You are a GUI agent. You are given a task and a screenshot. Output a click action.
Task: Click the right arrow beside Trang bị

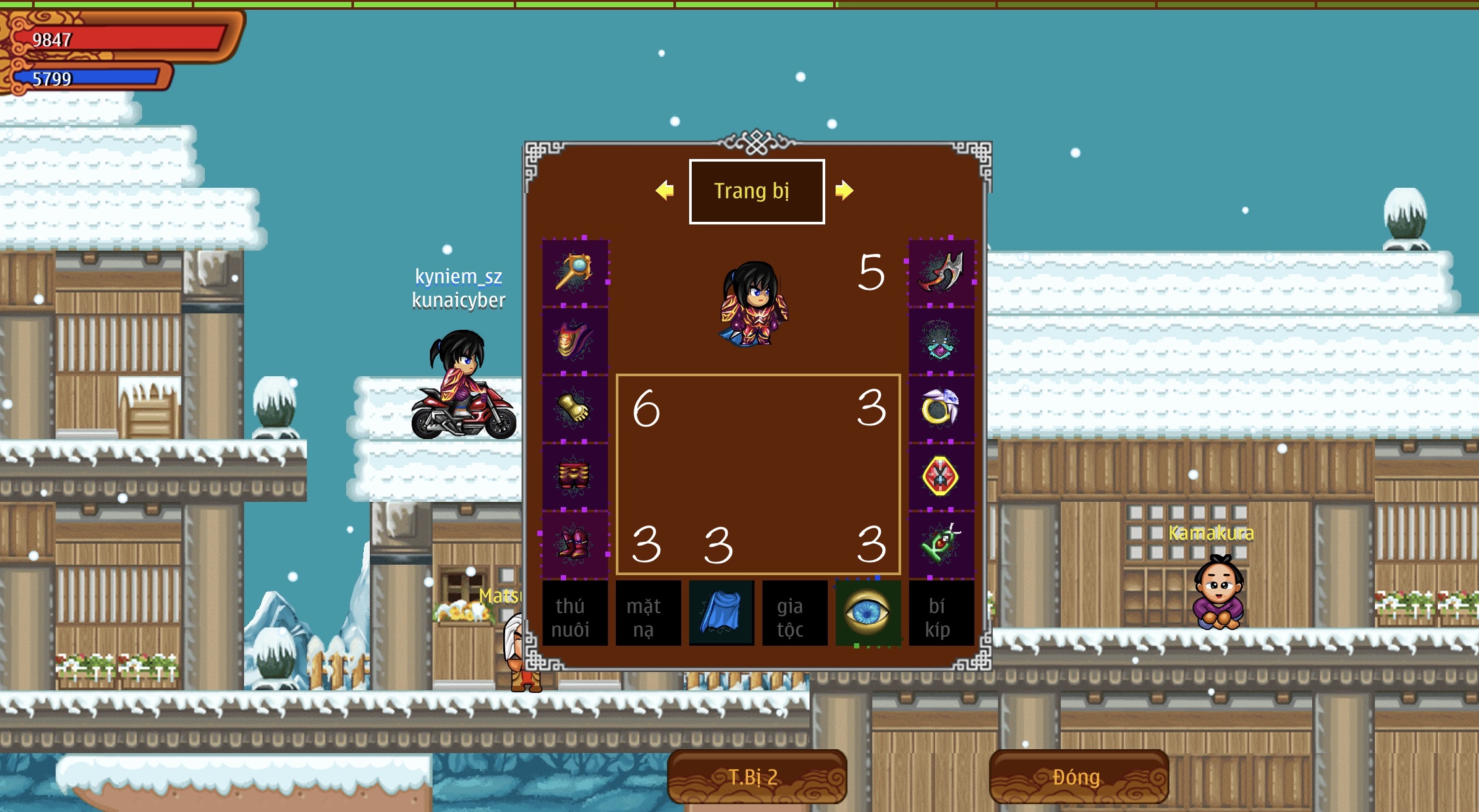[845, 190]
